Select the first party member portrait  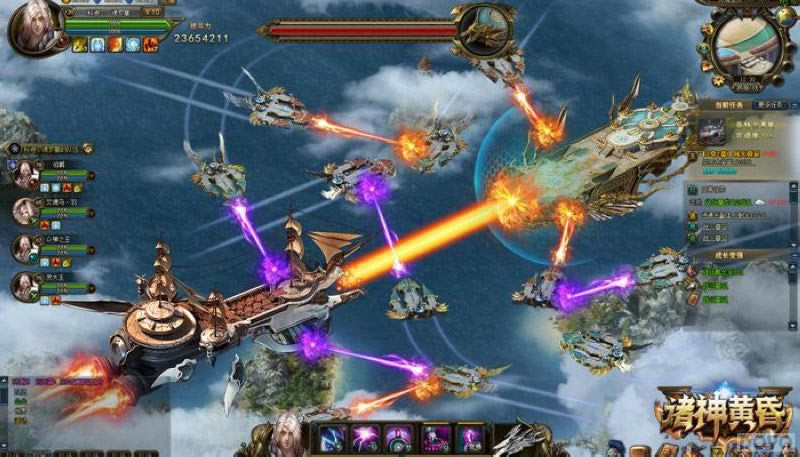(x=24, y=174)
